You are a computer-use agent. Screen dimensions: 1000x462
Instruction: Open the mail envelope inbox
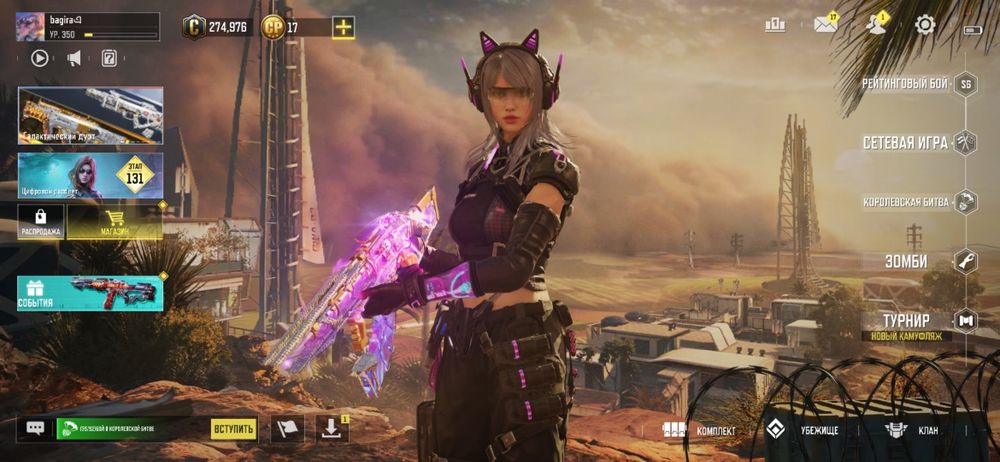pyautogui.click(x=825, y=25)
